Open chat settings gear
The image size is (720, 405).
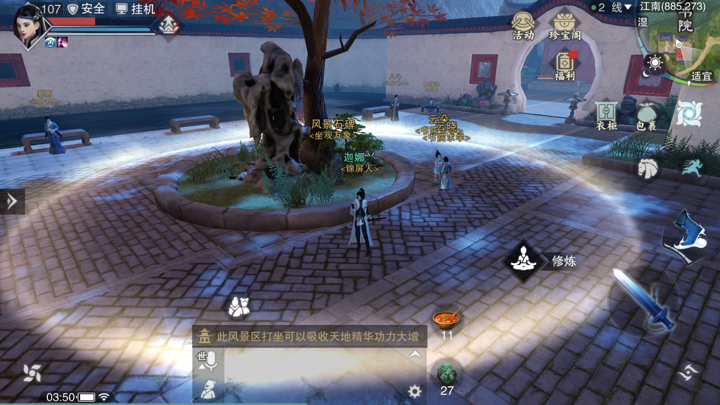point(415,391)
